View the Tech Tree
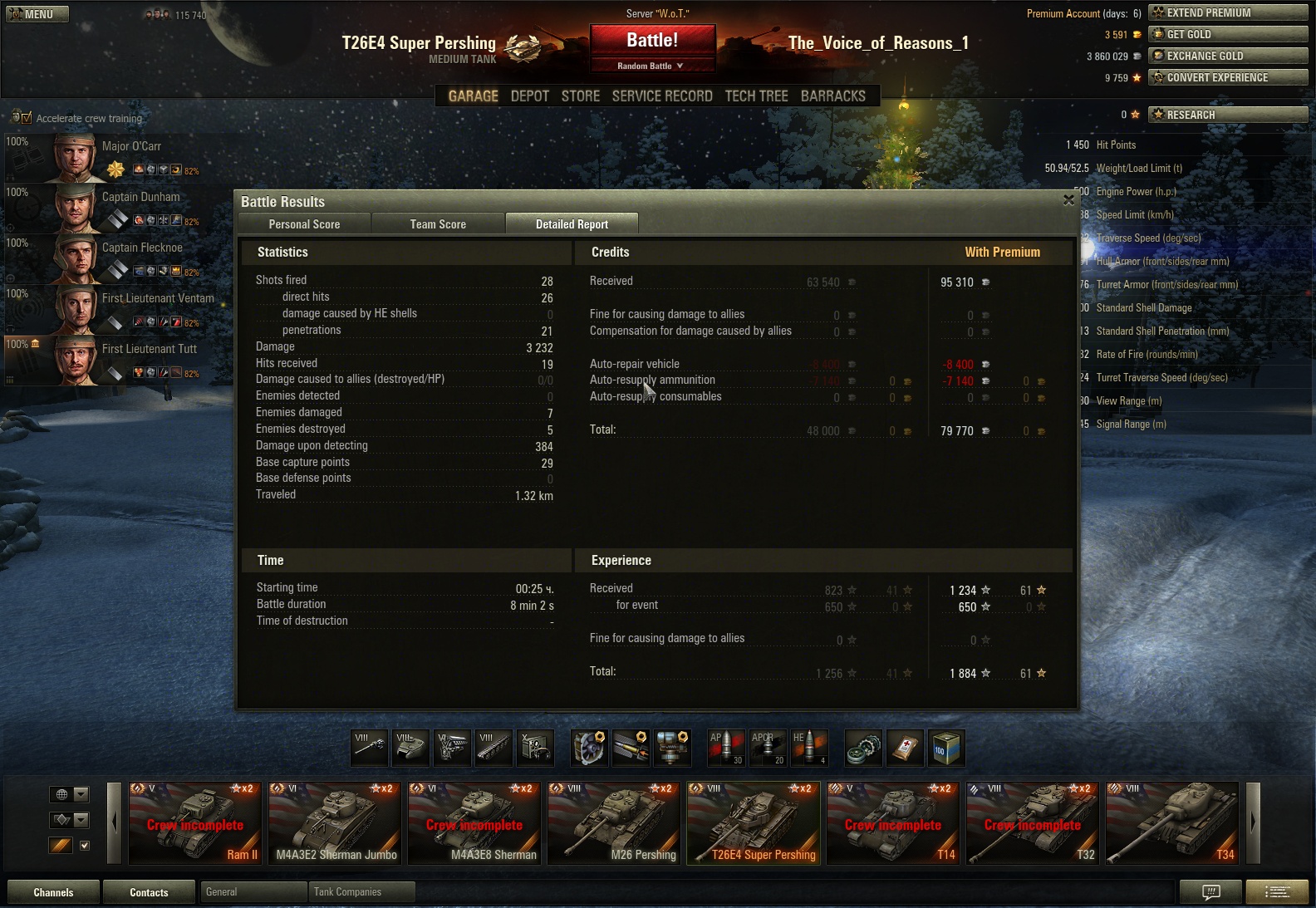1316x908 pixels. point(756,96)
